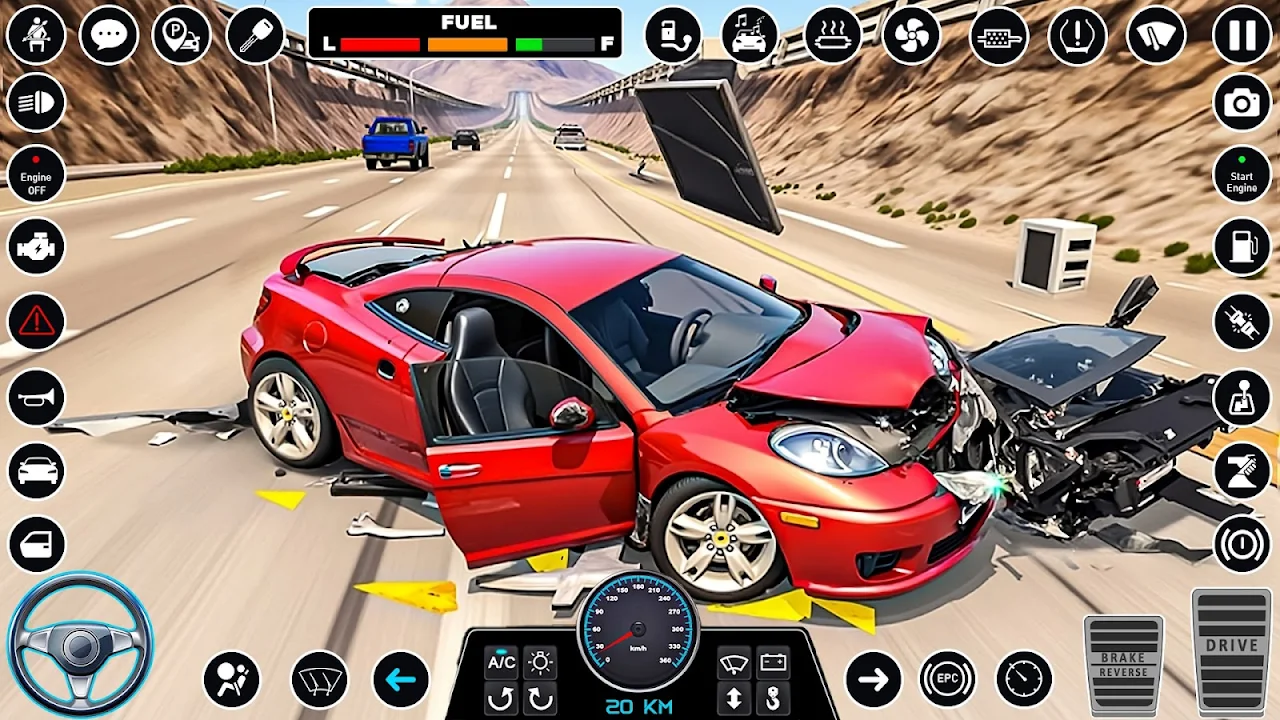Turn on the fan icon
Viewport: 1280px width, 720px height.
(911, 35)
